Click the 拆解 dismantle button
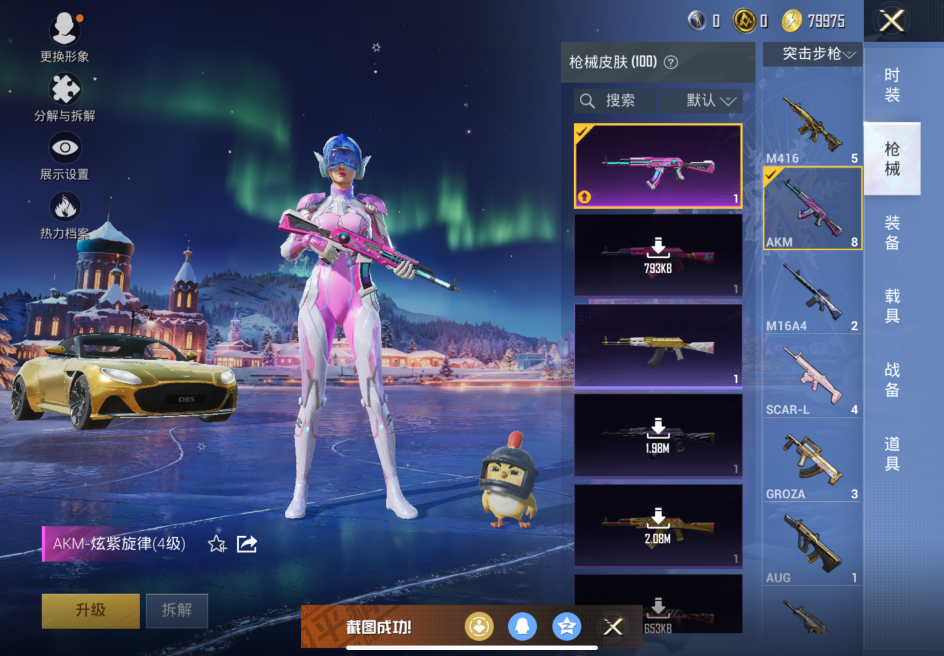This screenshot has height=656, width=944. (x=177, y=610)
